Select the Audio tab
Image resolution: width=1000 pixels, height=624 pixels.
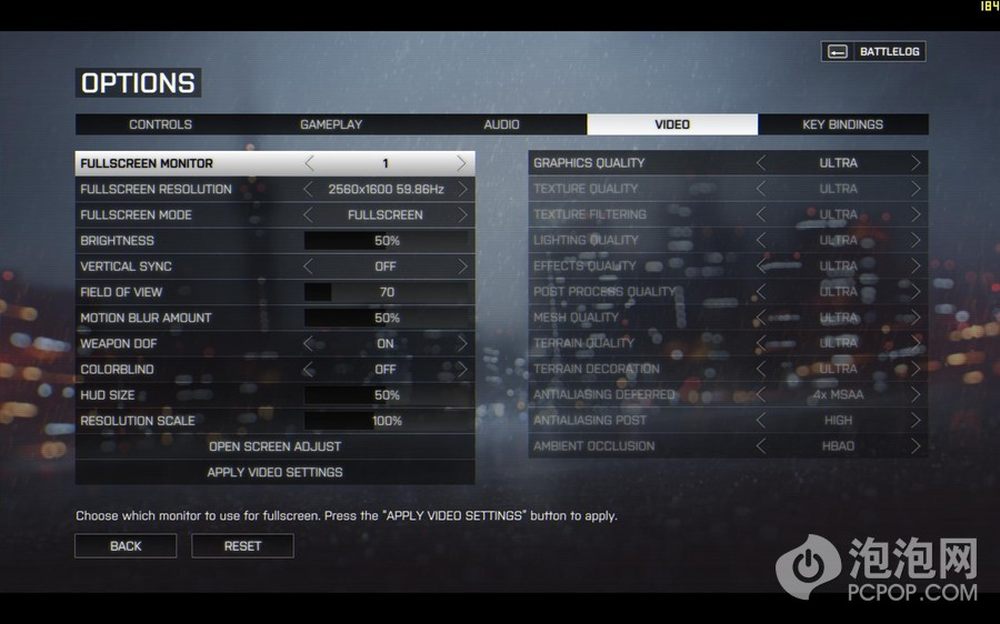(501, 125)
